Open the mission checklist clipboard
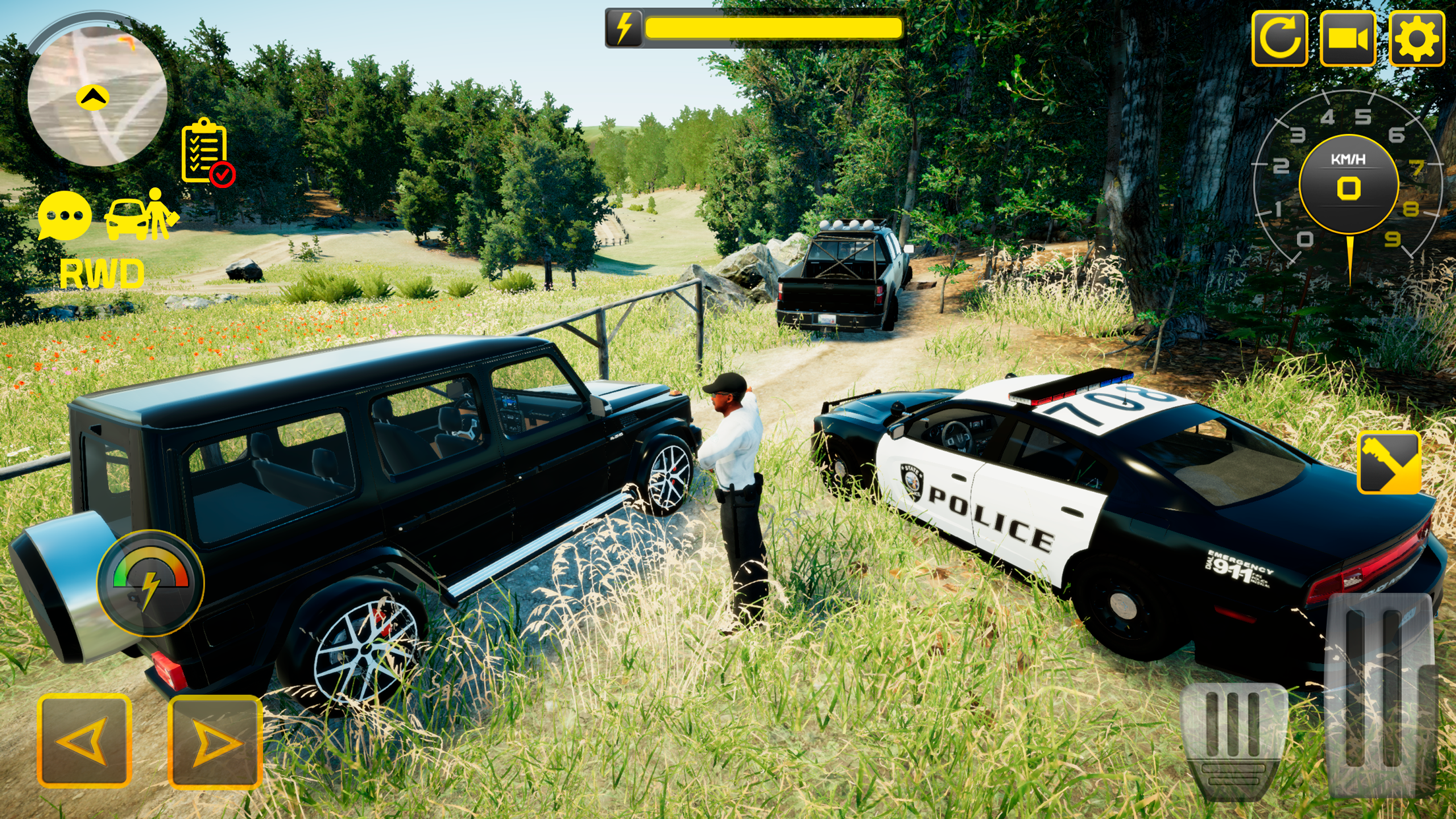The width and height of the screenshot is (1456, 819). [206, 152]
